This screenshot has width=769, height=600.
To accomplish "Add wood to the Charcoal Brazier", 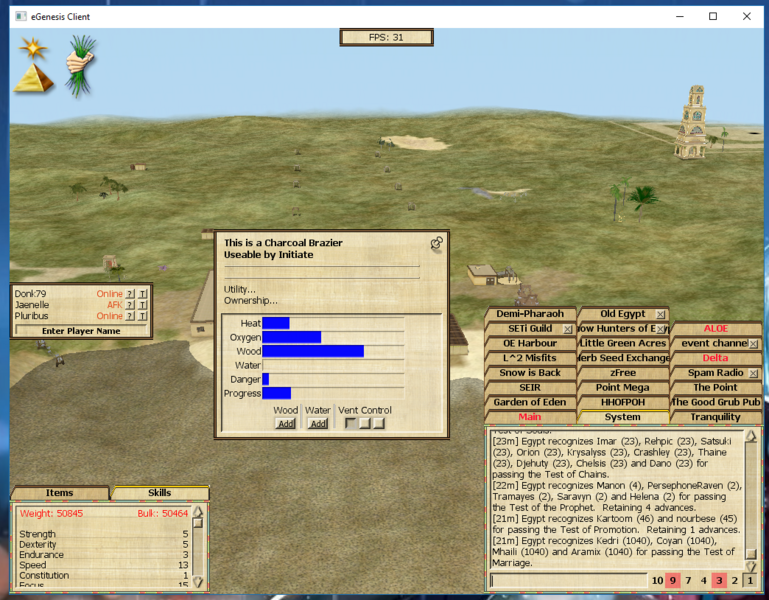I will [285, 423].
